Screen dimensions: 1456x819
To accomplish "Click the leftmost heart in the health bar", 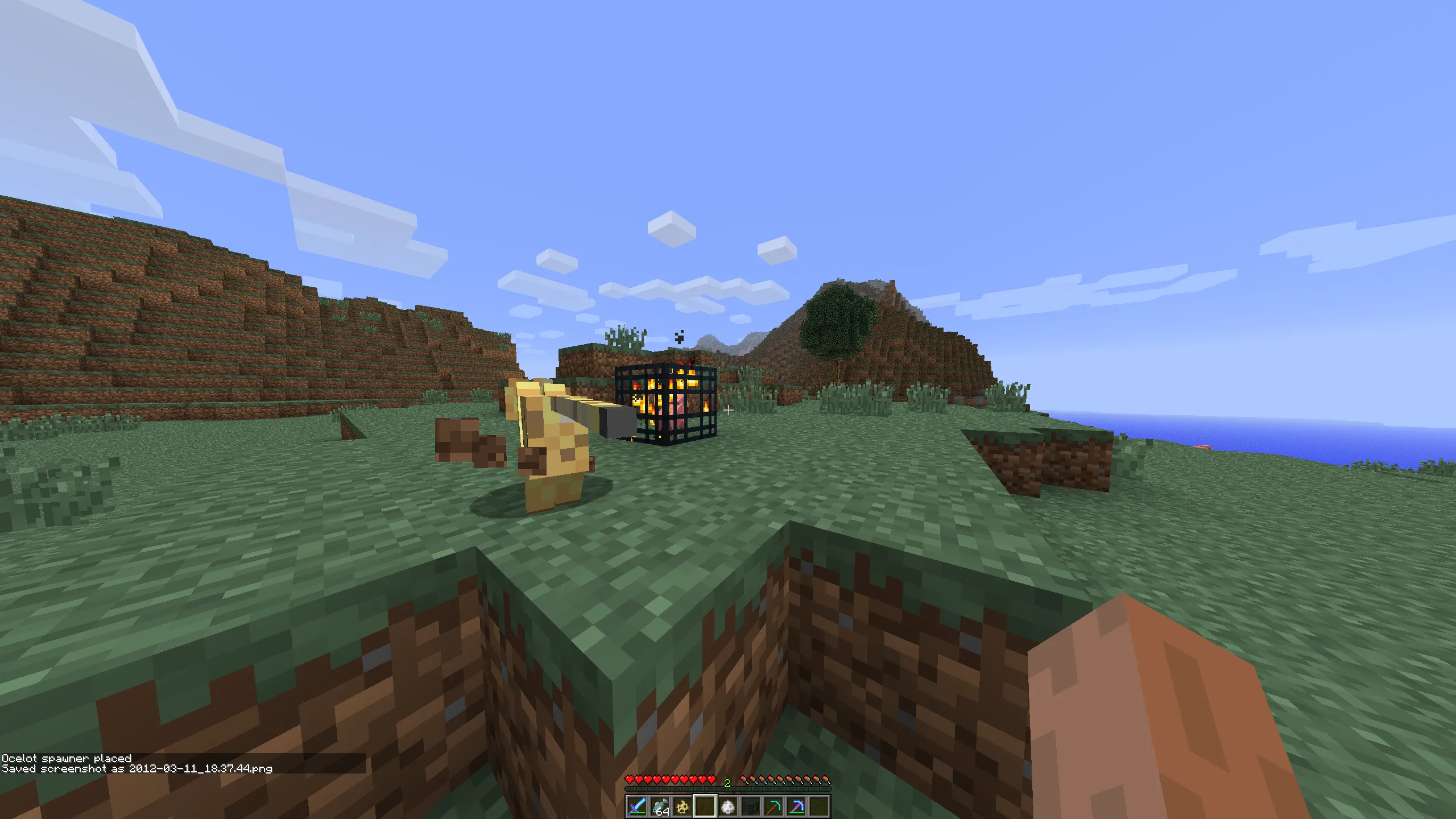I will pos(630,779).
